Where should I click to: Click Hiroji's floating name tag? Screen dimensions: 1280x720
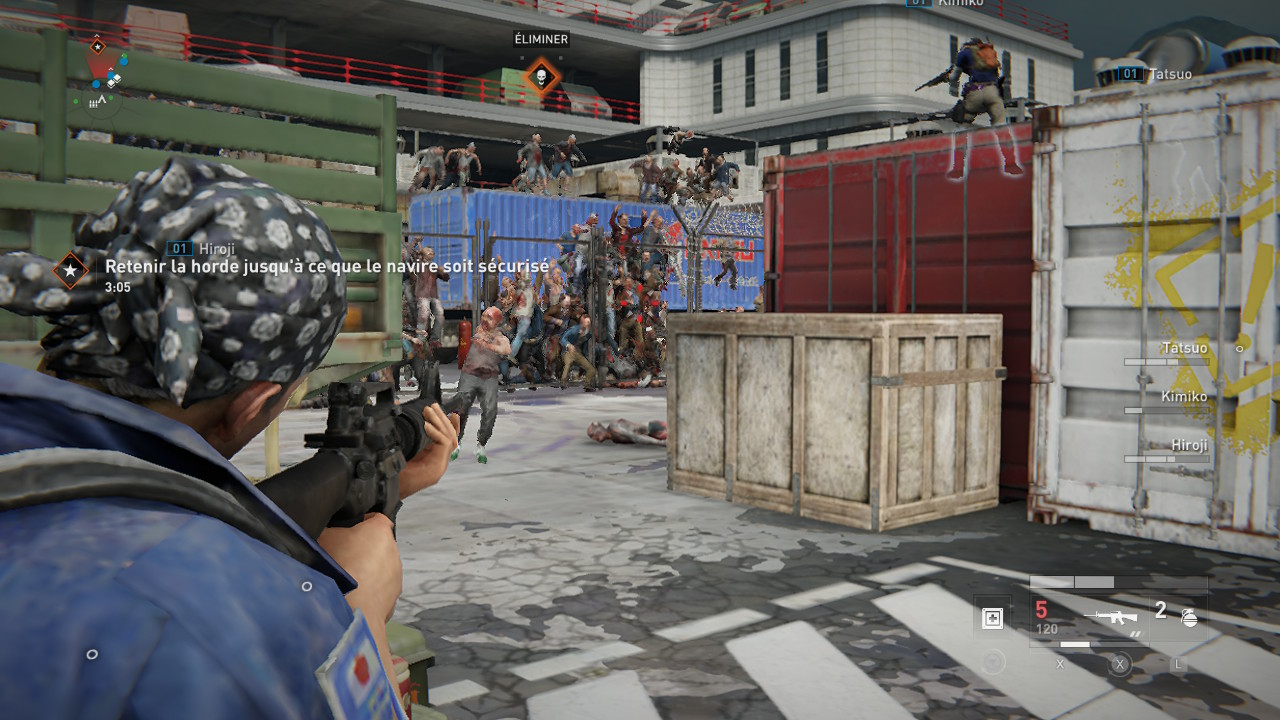point(208,248)
